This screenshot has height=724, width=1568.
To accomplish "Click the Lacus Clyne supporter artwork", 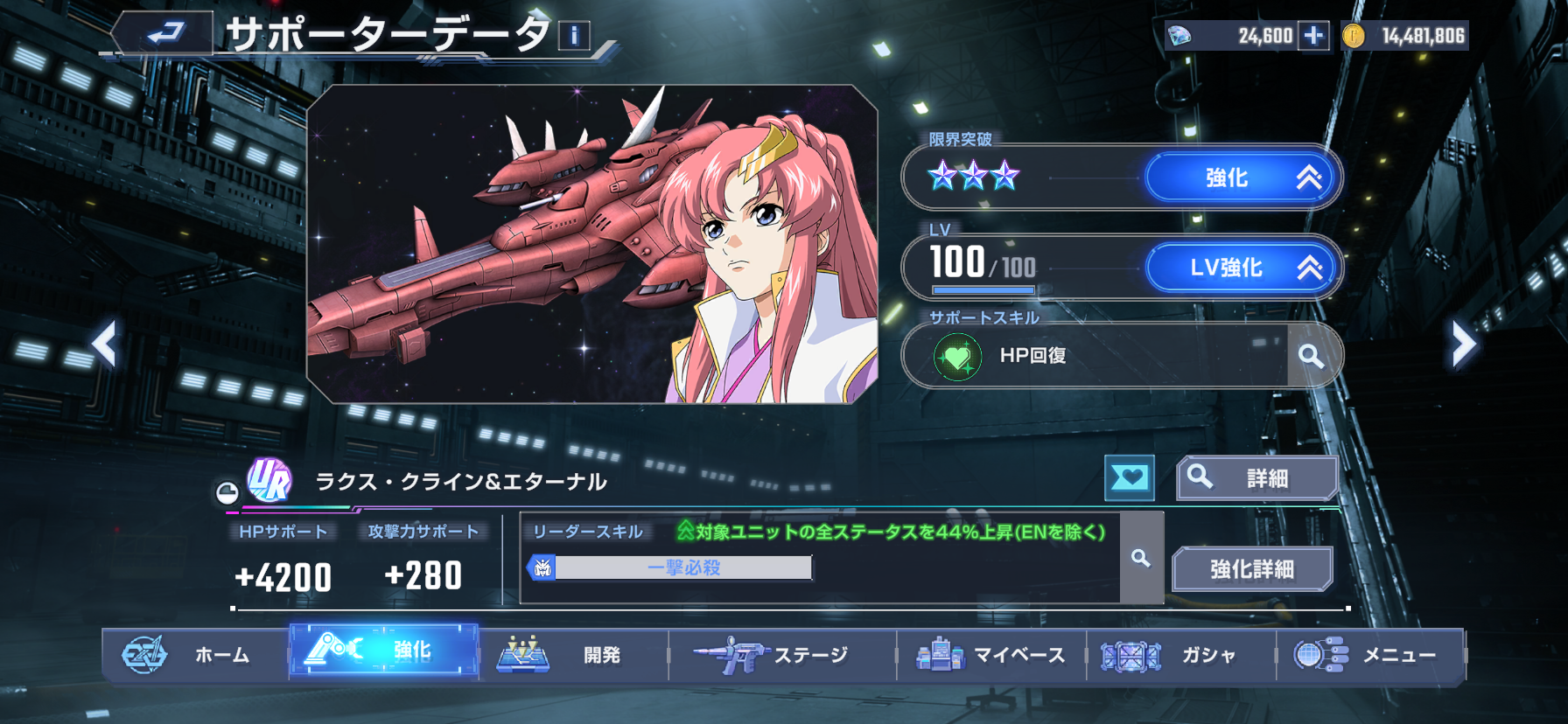I will point(591,244).
